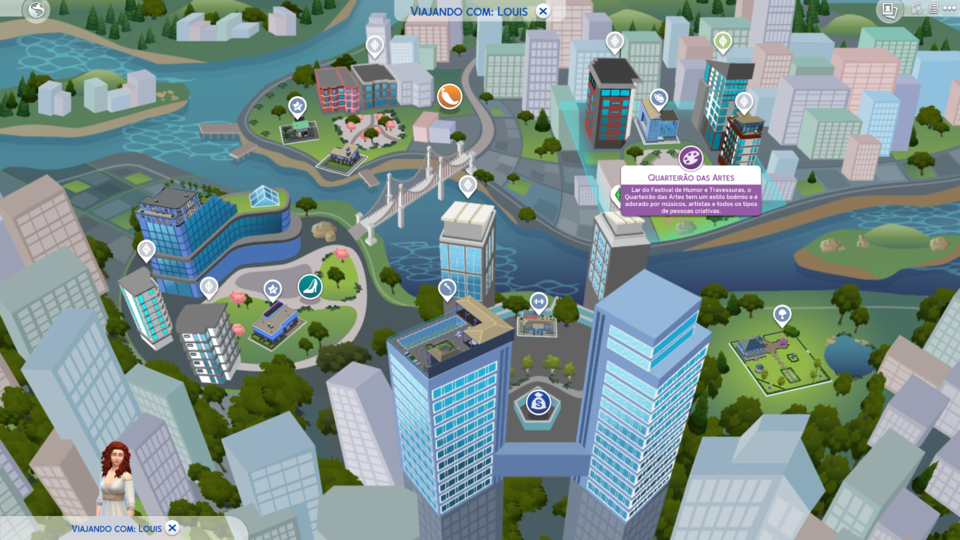This screenshot has width=960, height=540.
Task: Click the Sim portrait of Louis
Action: coord(115,480)
